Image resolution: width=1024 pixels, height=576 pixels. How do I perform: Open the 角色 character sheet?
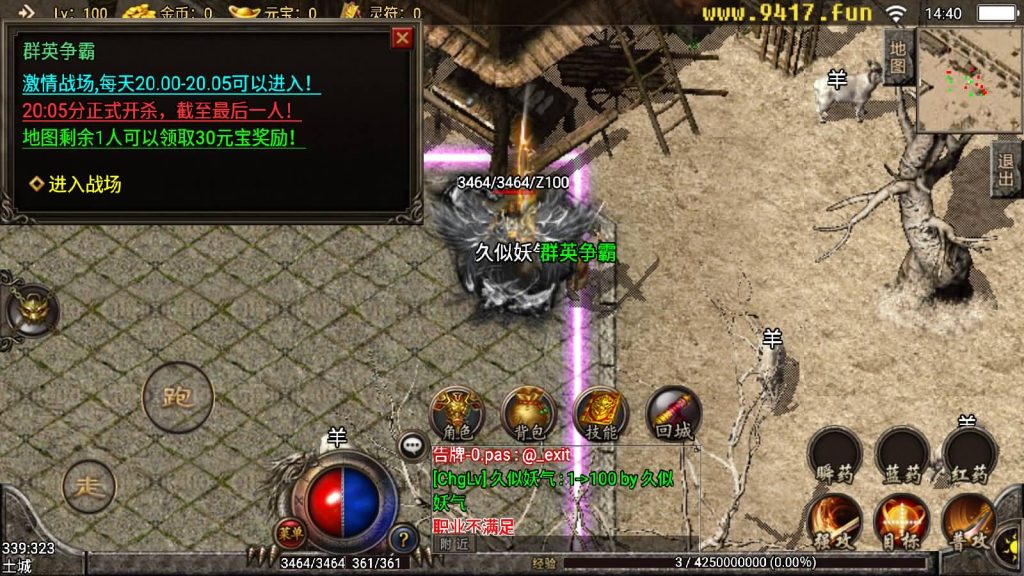(x=456, y=413)
